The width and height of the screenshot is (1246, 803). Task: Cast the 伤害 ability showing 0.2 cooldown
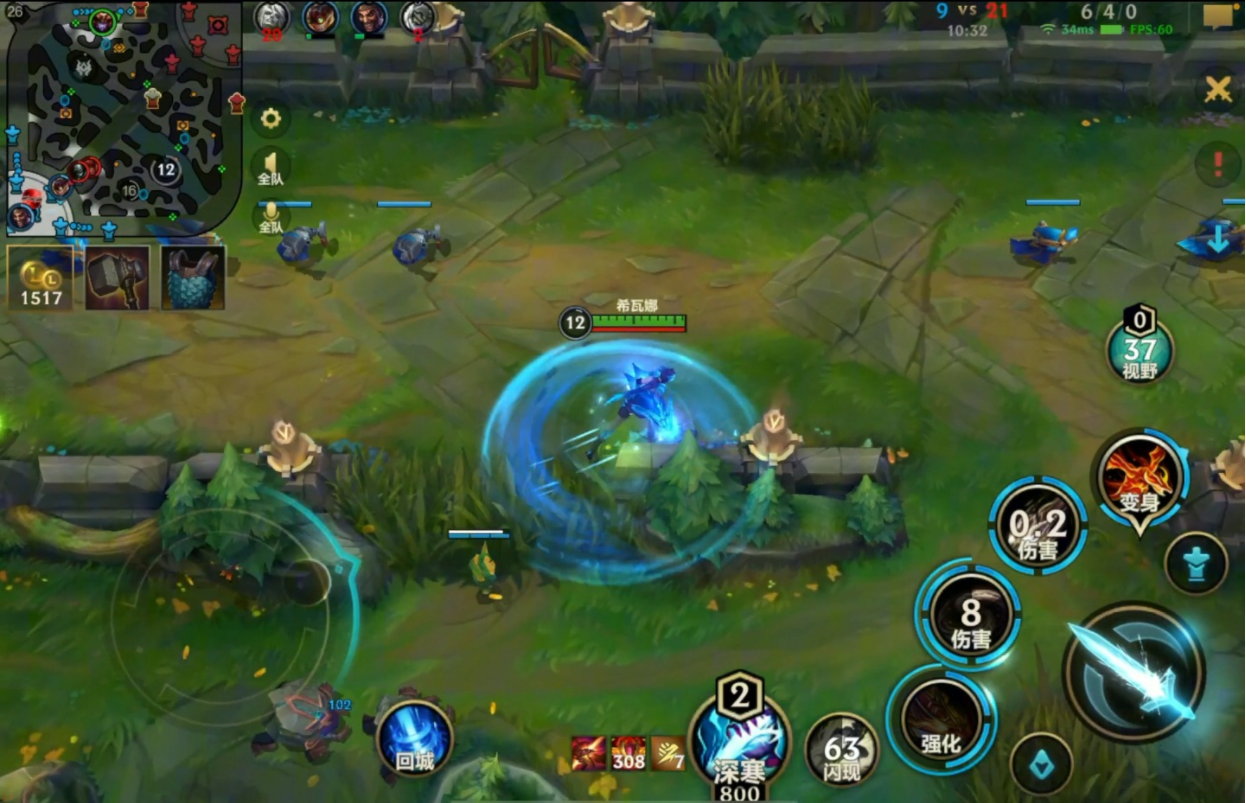pos(1037,525)
